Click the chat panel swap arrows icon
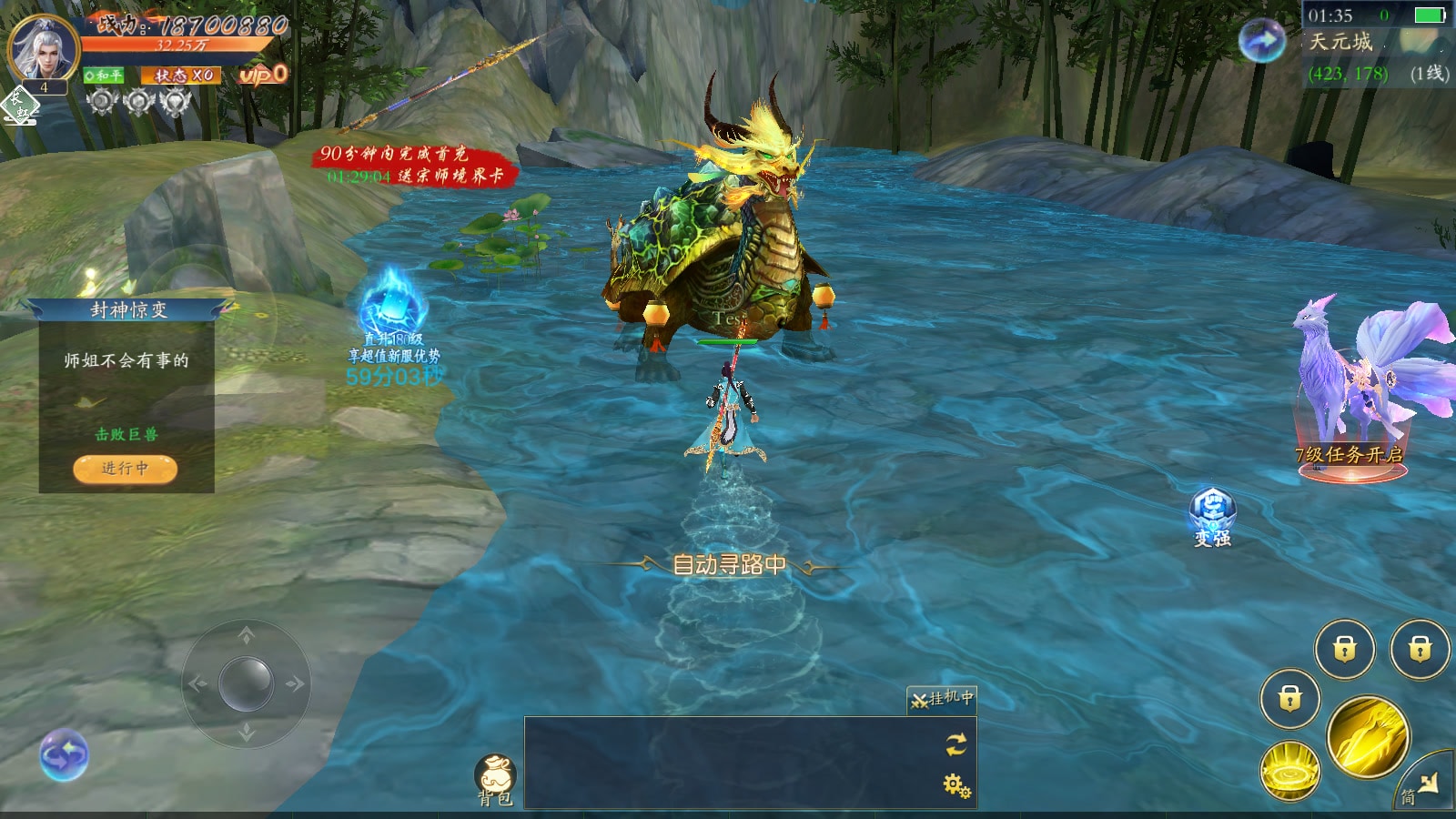Screen dimensions: 1456x819 tap(955, 745)
